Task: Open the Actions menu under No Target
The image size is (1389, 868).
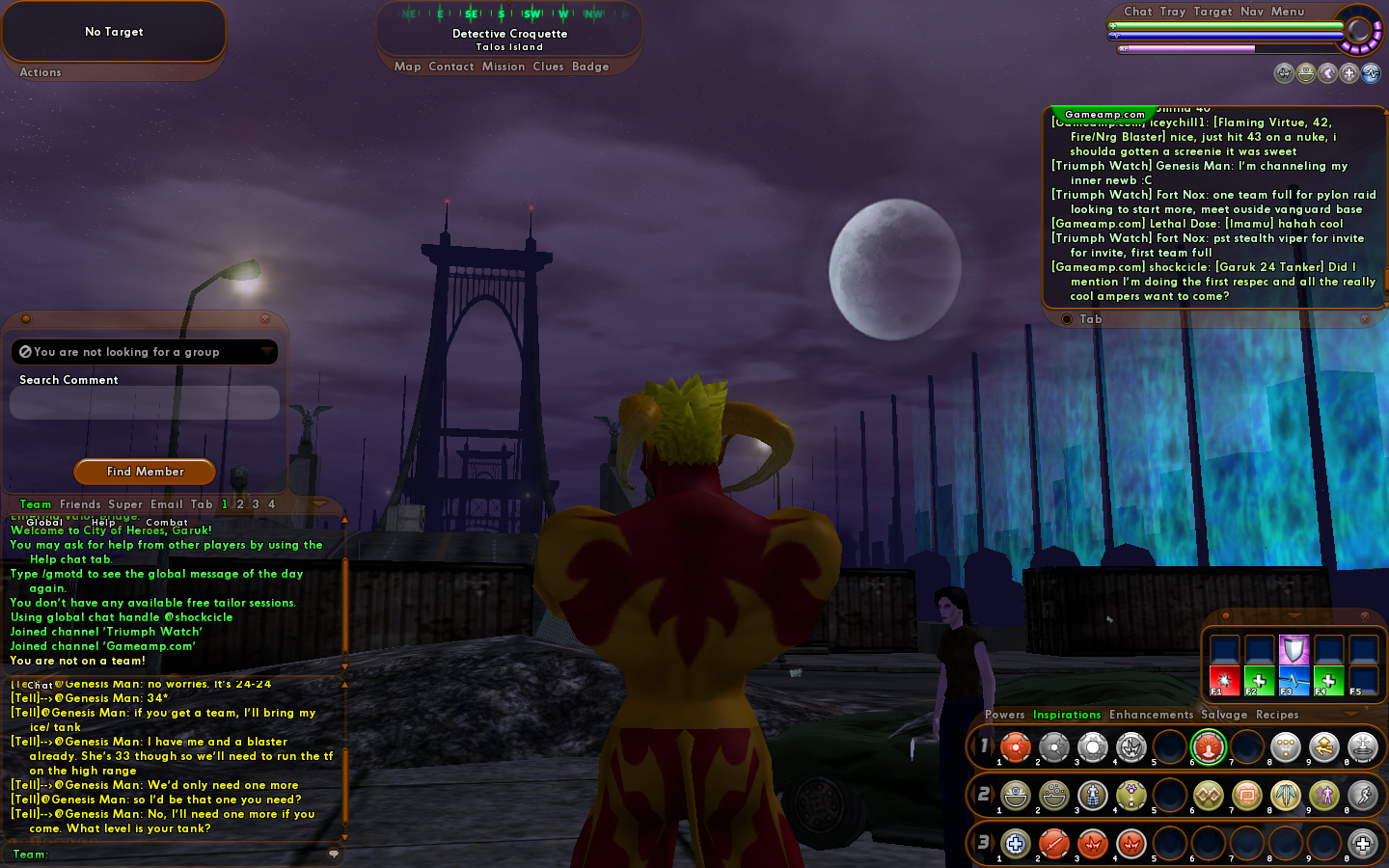Action: click(41, 72)
